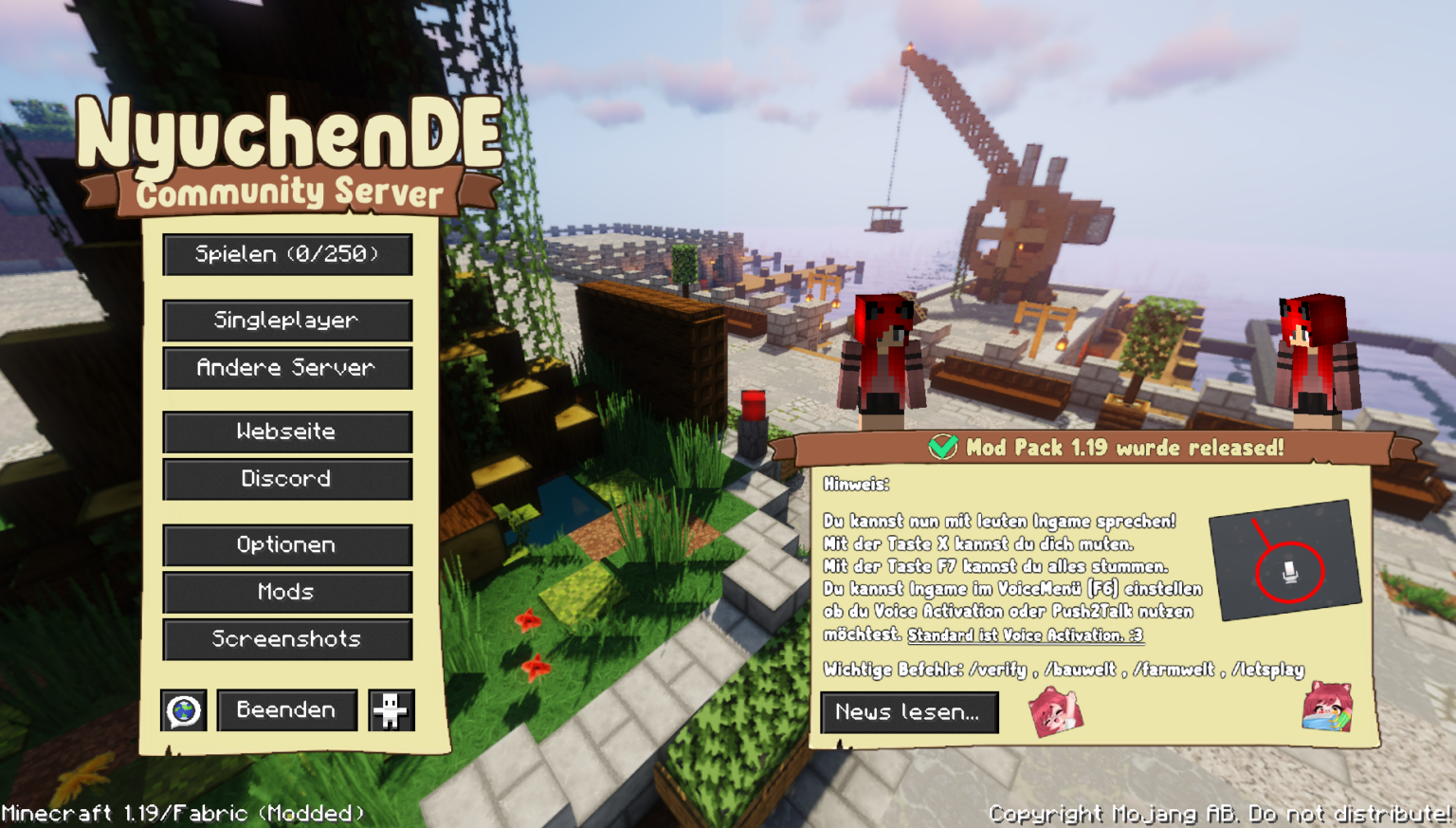
Task: Open the Discord link
Action: [x=287, y=480]
